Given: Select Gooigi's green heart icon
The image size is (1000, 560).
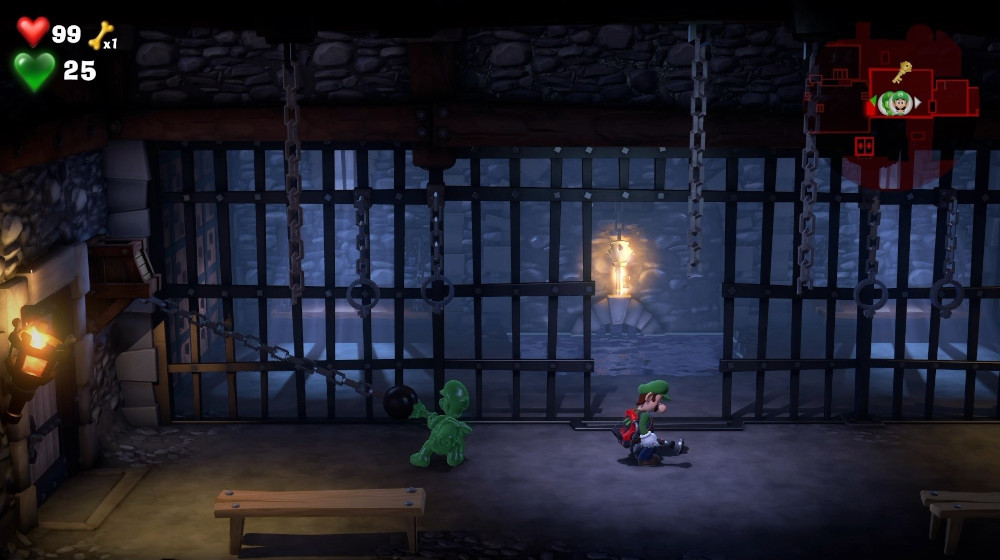Looking at the screenshot, I should pos(34,71).
